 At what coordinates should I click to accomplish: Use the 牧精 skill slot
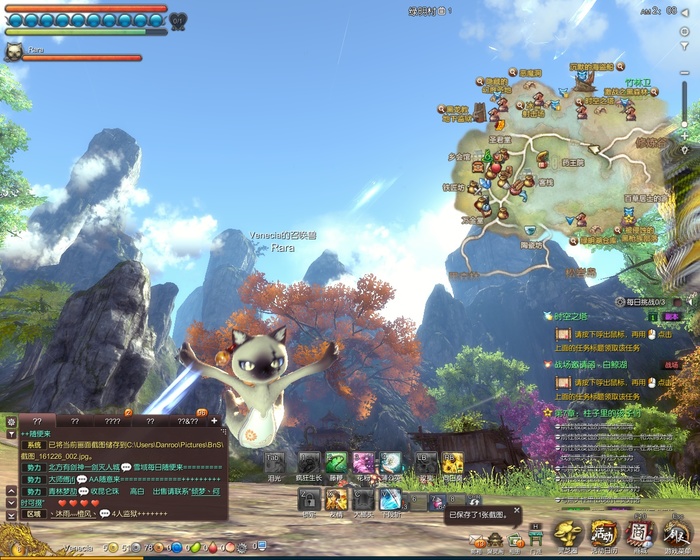point(336,500)
